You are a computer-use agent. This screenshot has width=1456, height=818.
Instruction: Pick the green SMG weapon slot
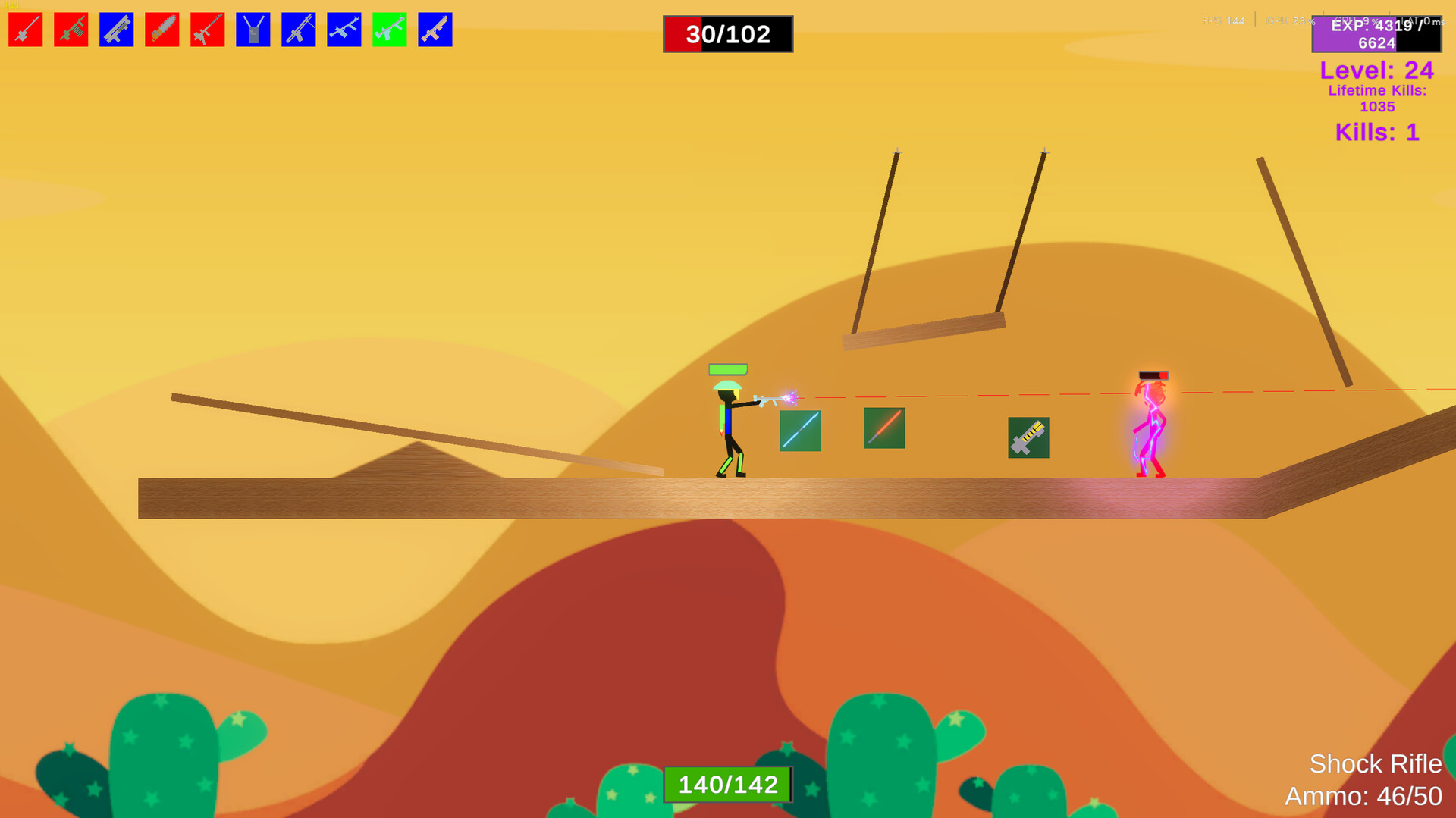click(x=389, y=29)
